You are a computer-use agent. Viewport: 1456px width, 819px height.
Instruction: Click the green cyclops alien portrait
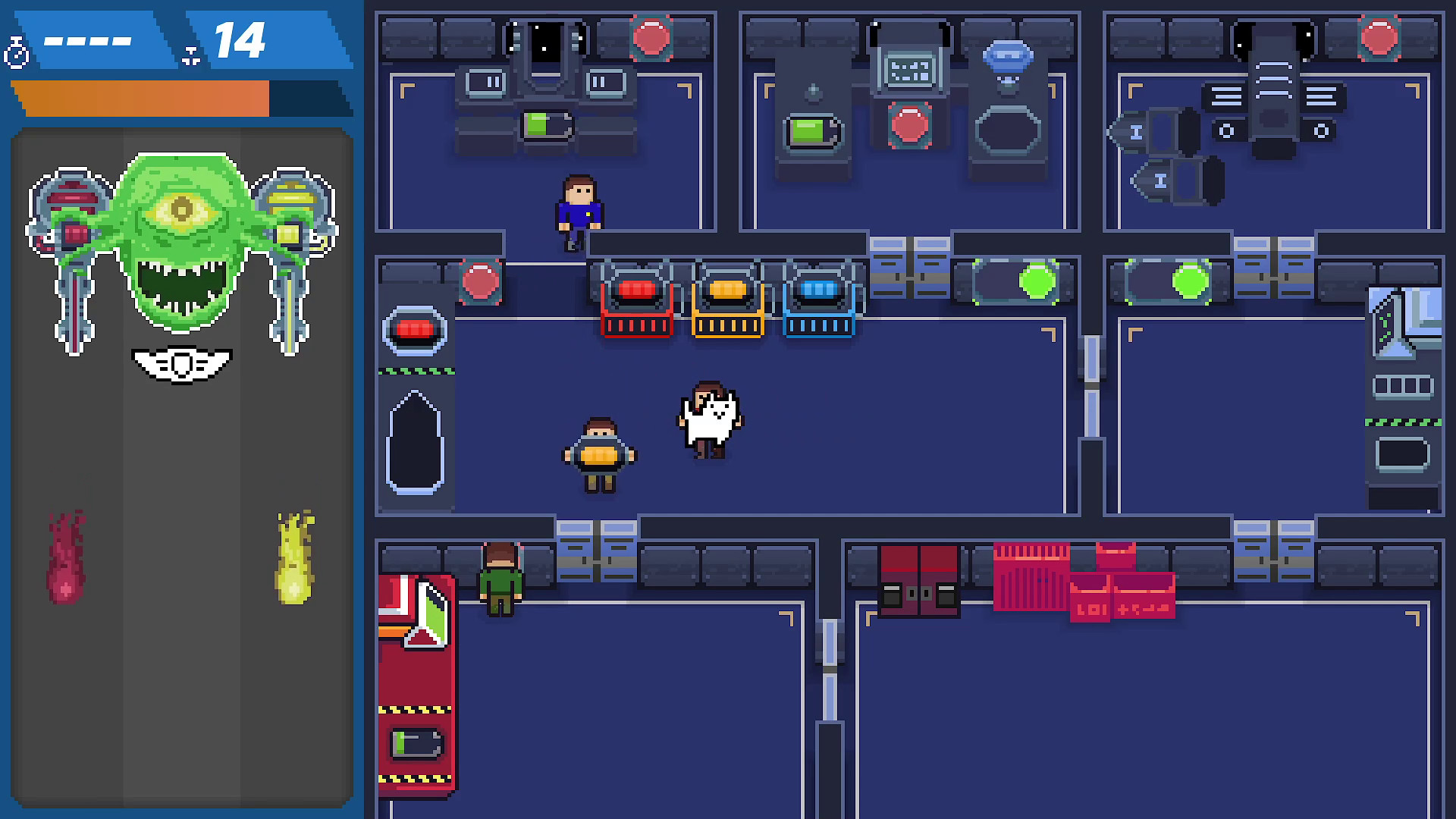coord(180,220)
